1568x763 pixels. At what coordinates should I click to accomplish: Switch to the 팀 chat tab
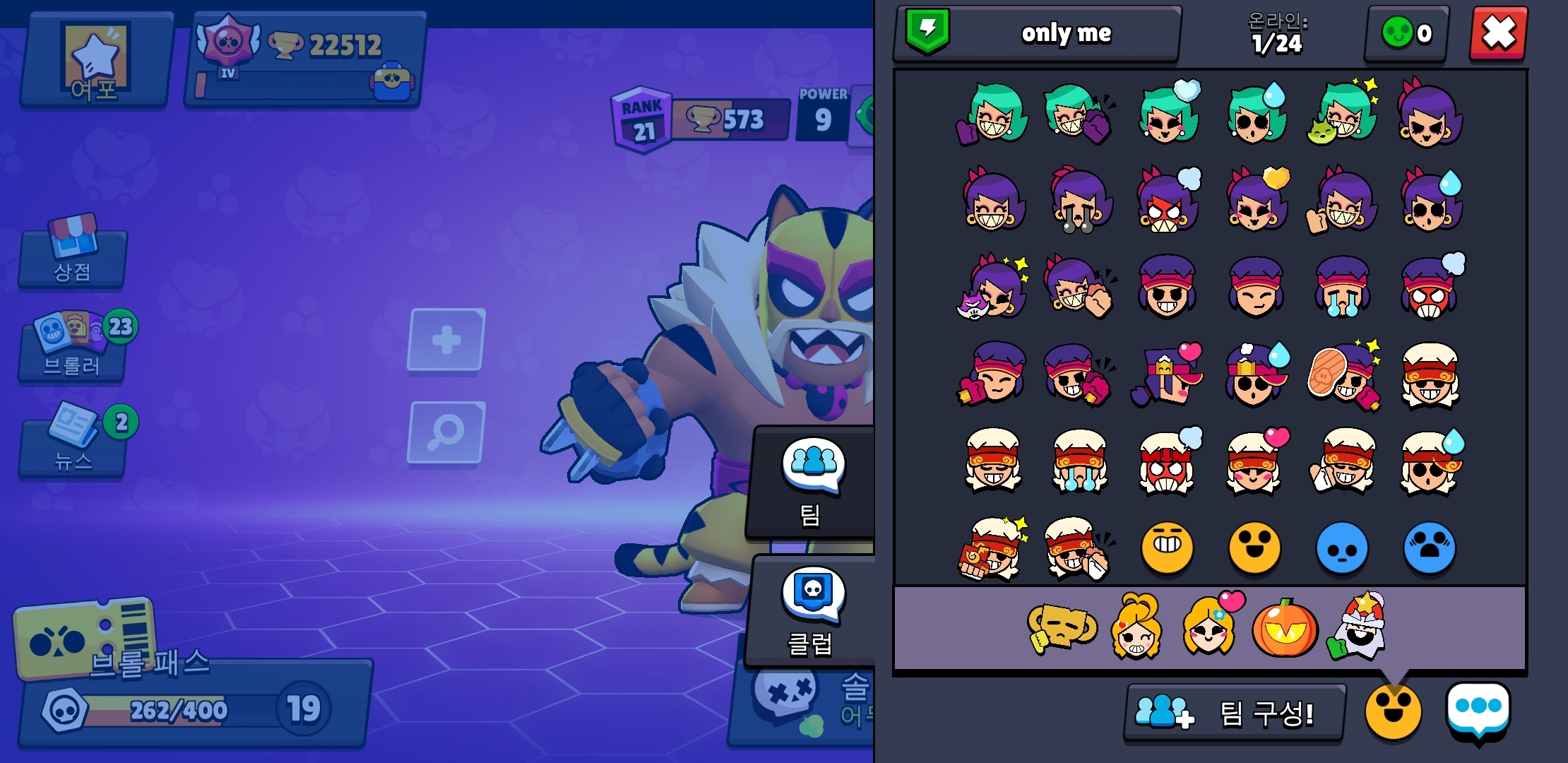coord(812,482)
